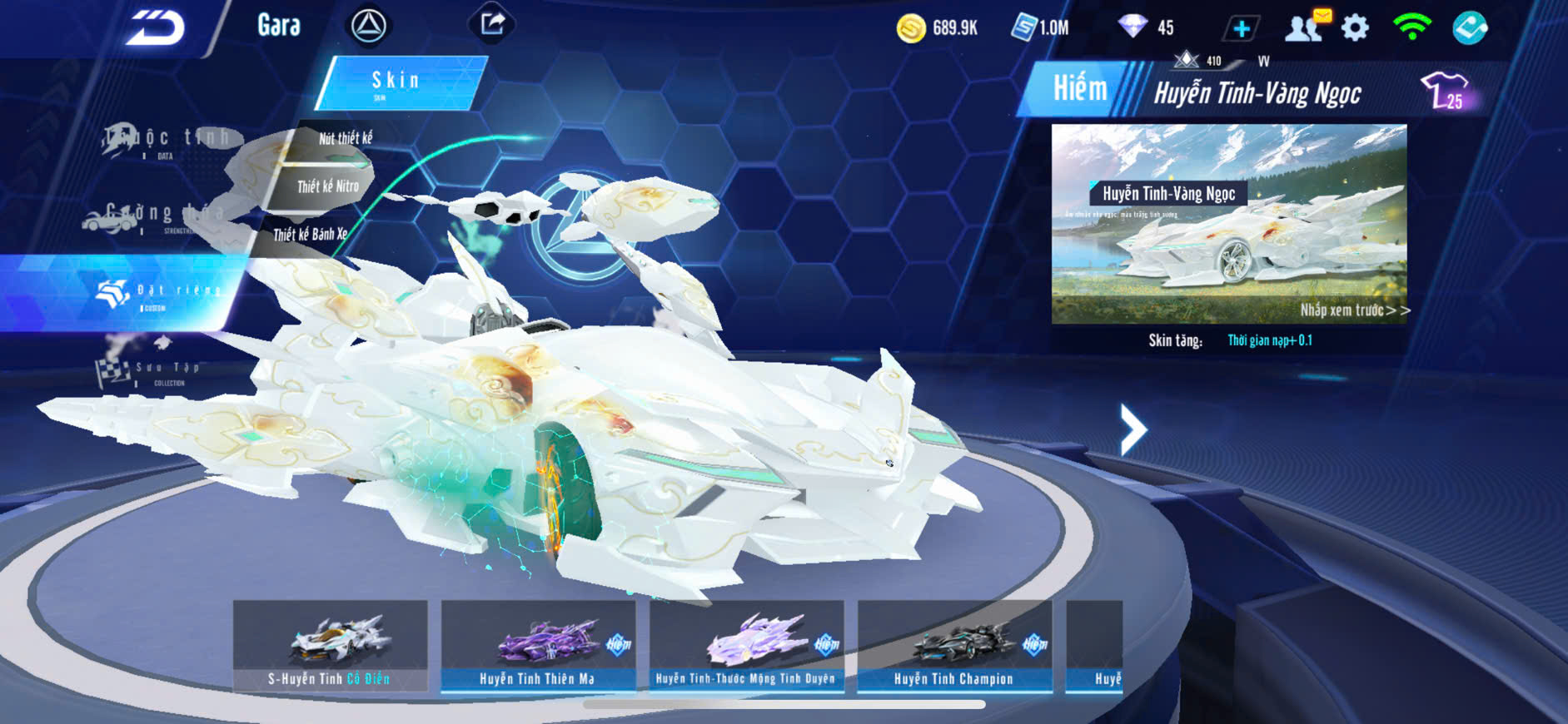Switch to the Skin tab
The height and width of the screenshot is (724, 1568).
click(400, 82)
